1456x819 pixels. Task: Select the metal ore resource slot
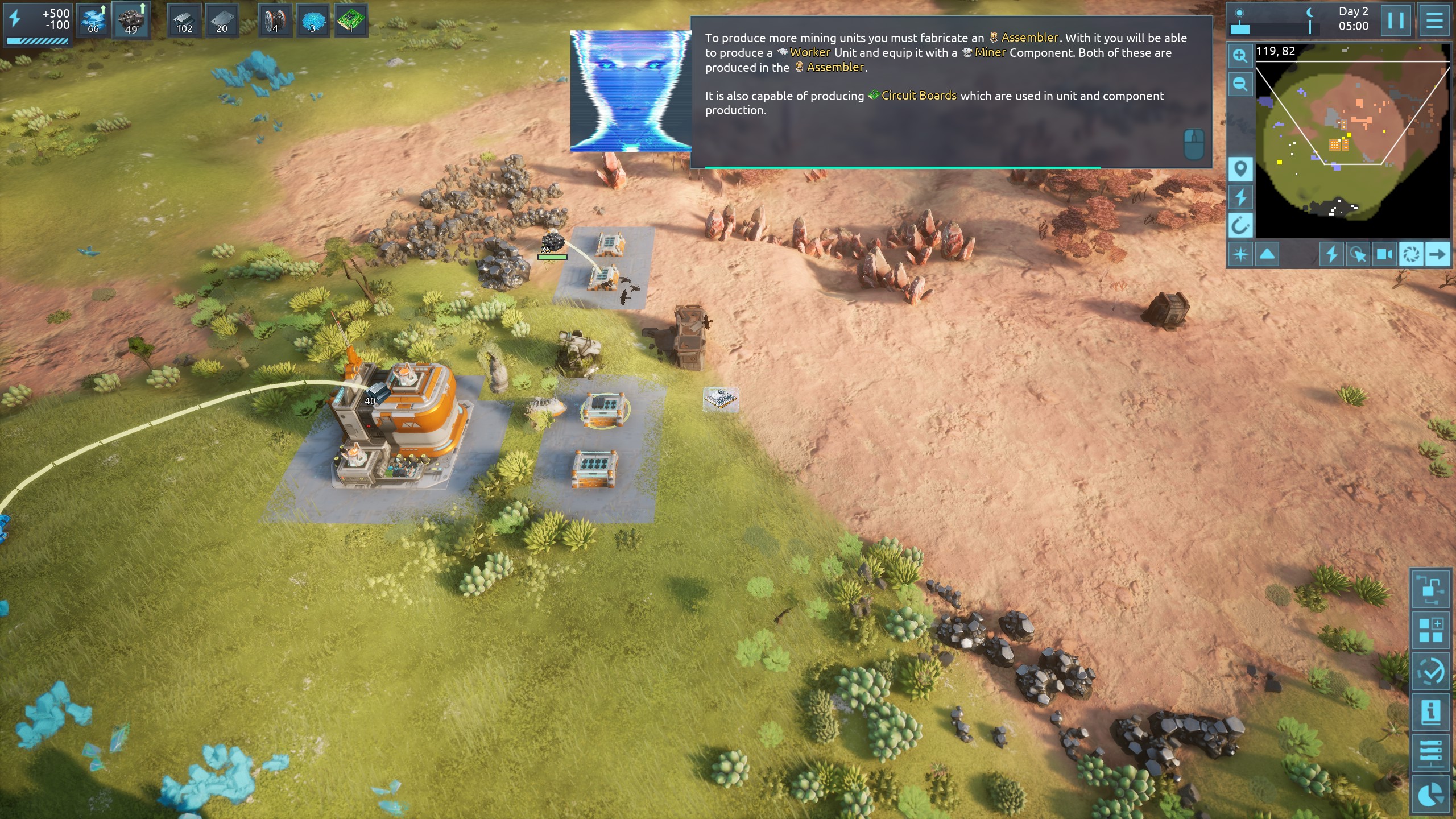click(x=131, y=21)
